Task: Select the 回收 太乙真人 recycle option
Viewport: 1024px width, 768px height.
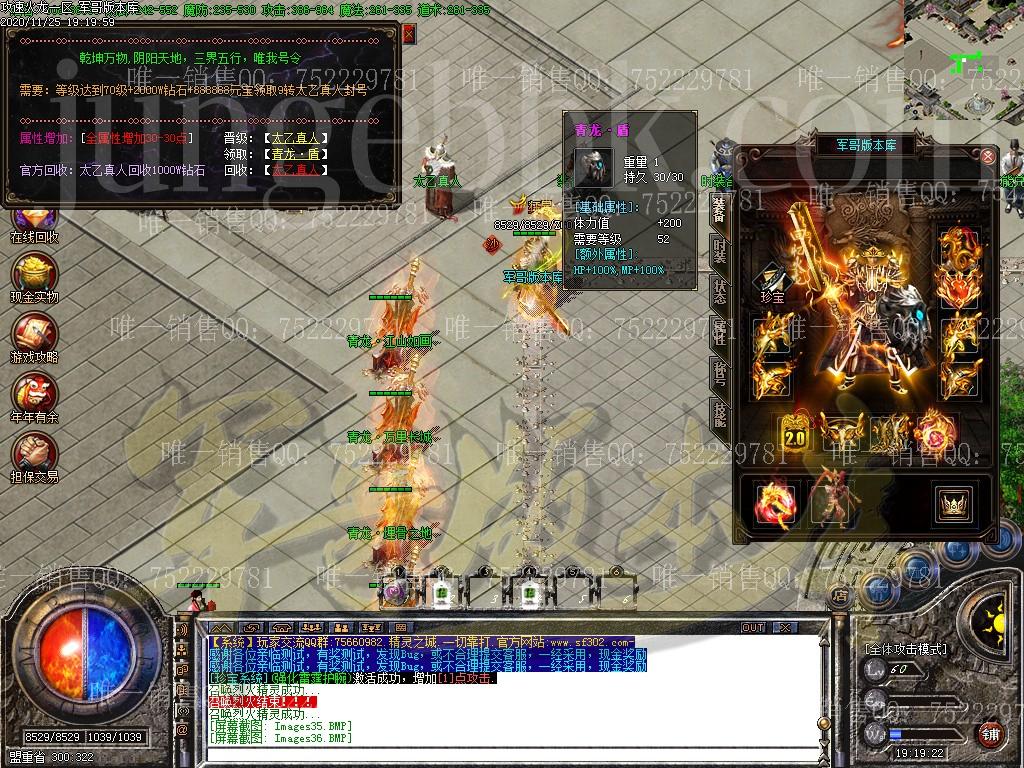Action: 296,170
